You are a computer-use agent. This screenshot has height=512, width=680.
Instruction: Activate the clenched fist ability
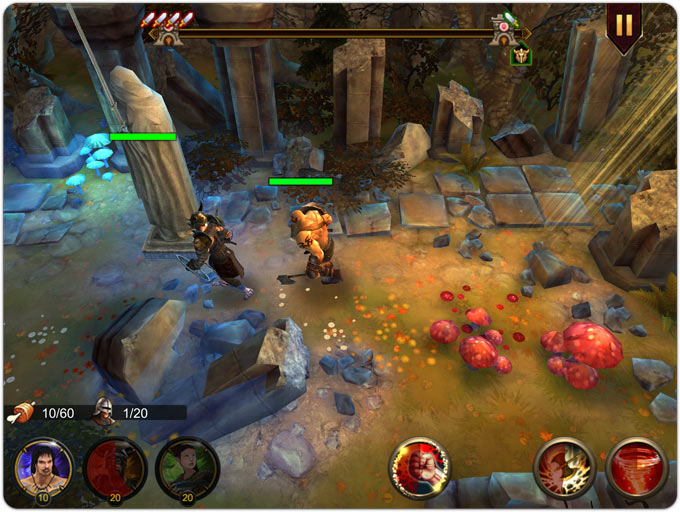coord(419,468)
